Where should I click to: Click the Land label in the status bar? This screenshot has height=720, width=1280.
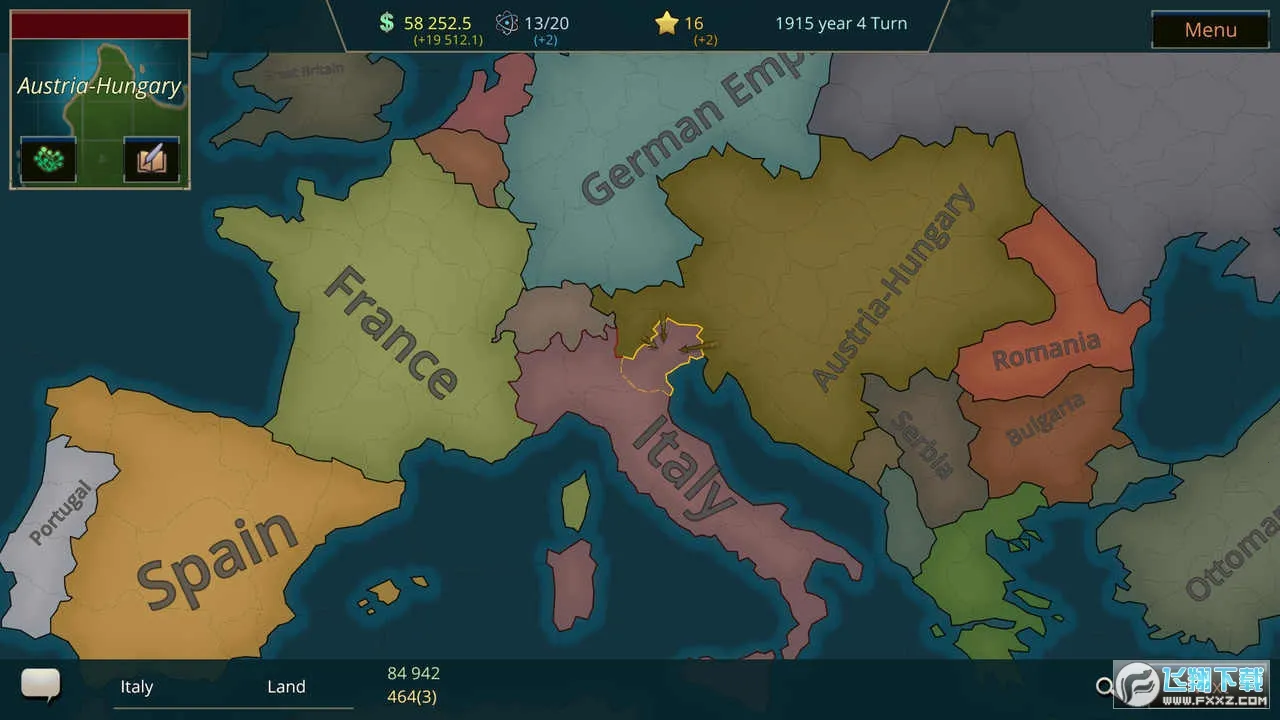point(287,687)
